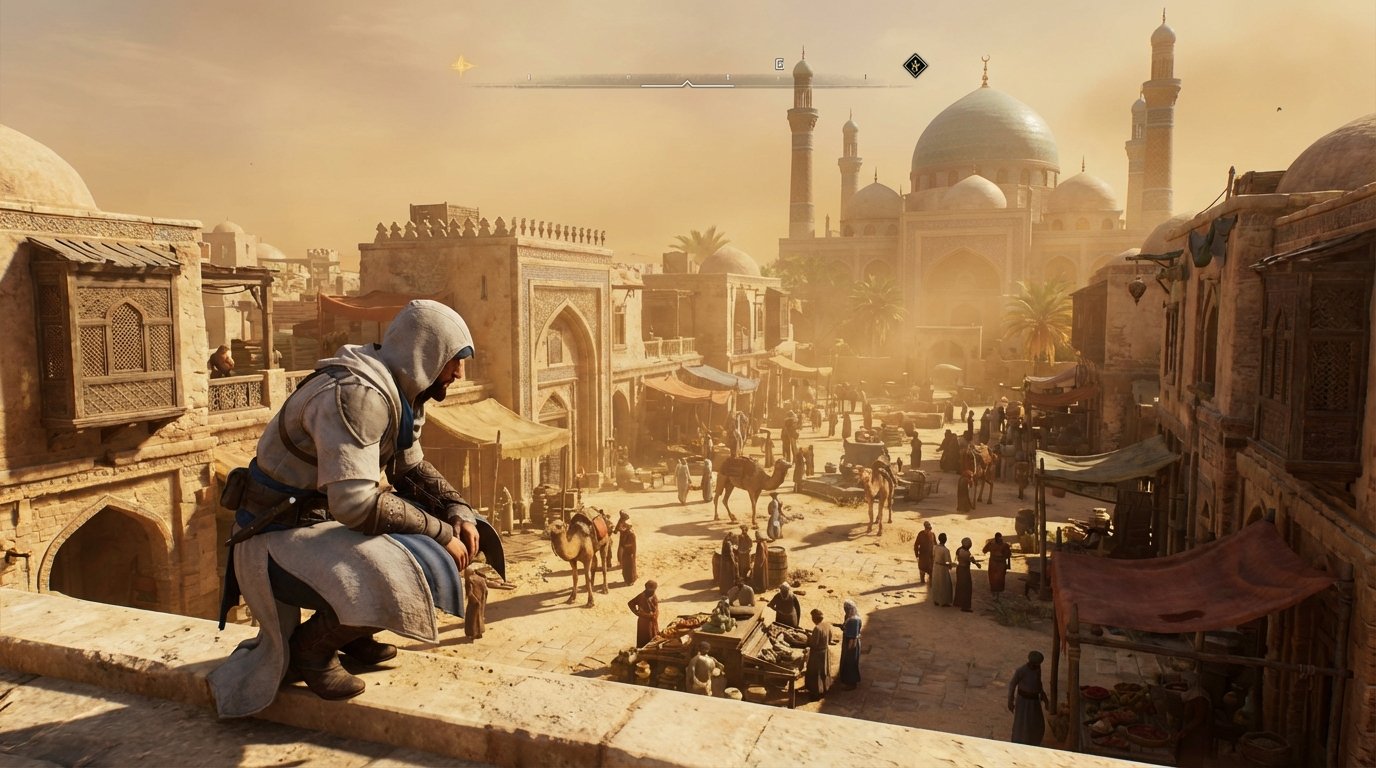Click the leftmost tick mark on the compass

526,76
